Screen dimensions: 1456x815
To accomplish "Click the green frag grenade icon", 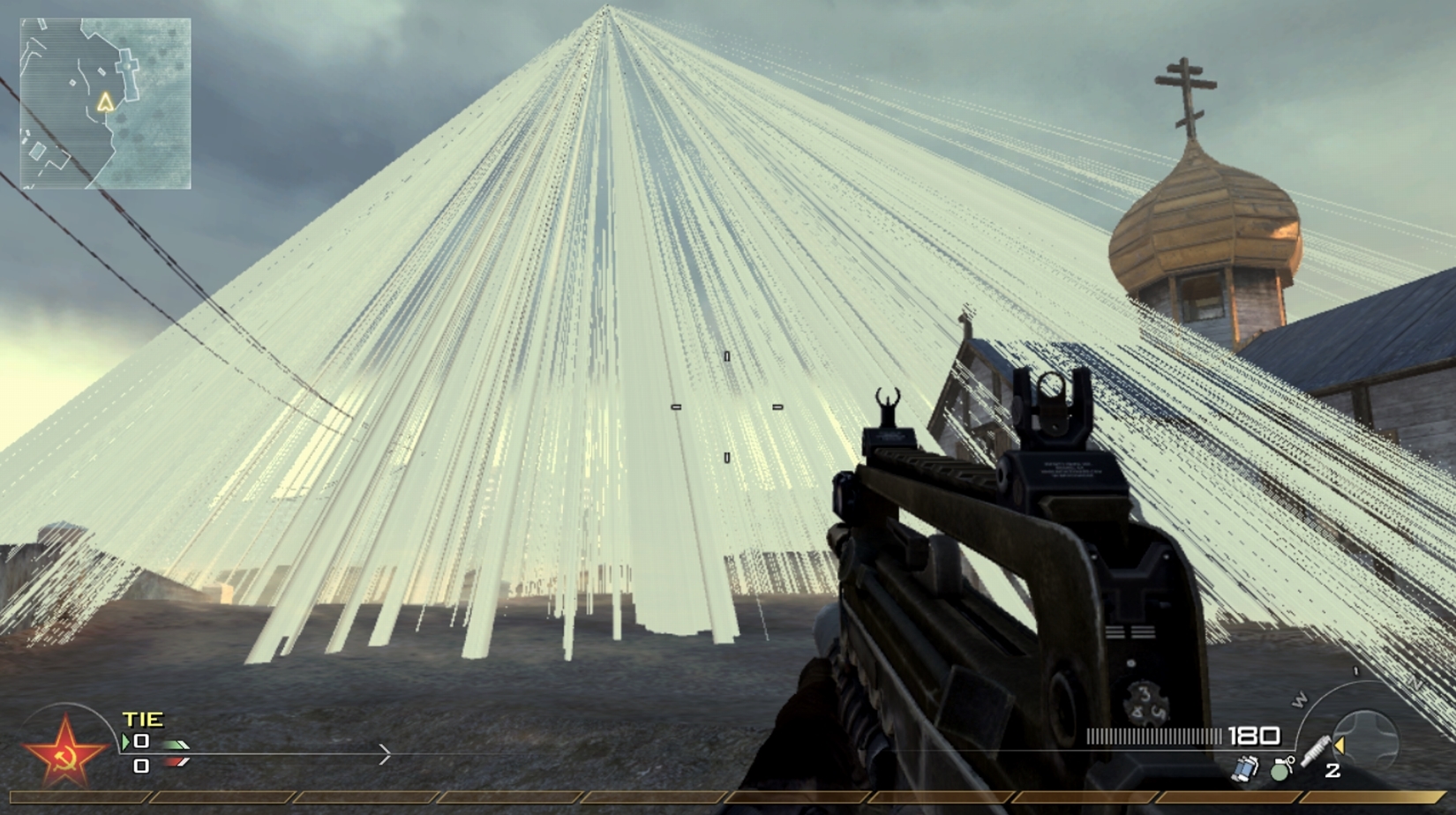I will (x=1281, y=771).
